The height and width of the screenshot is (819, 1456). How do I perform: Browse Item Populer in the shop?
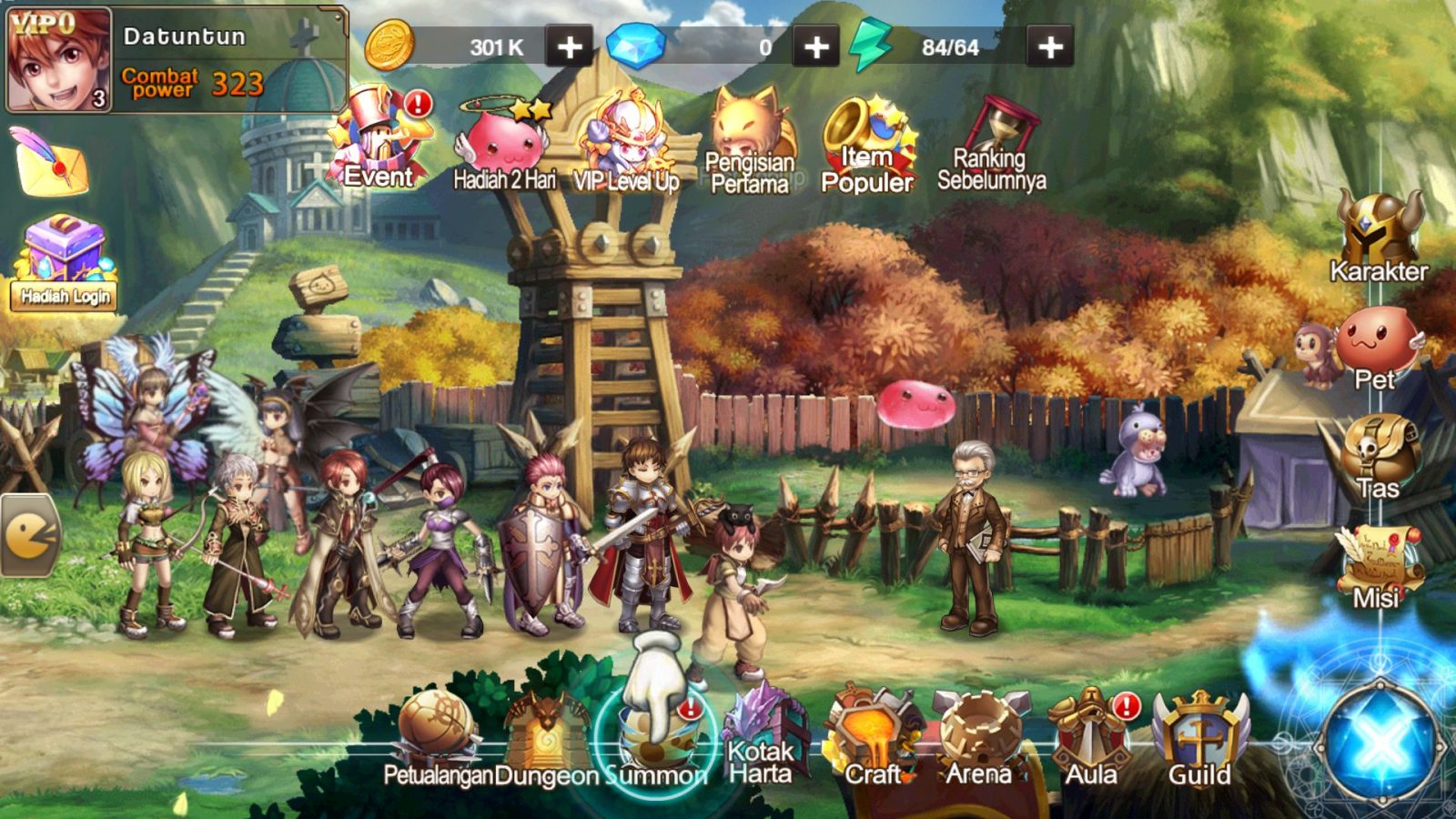pyautogui.click(x=865, y=136)
